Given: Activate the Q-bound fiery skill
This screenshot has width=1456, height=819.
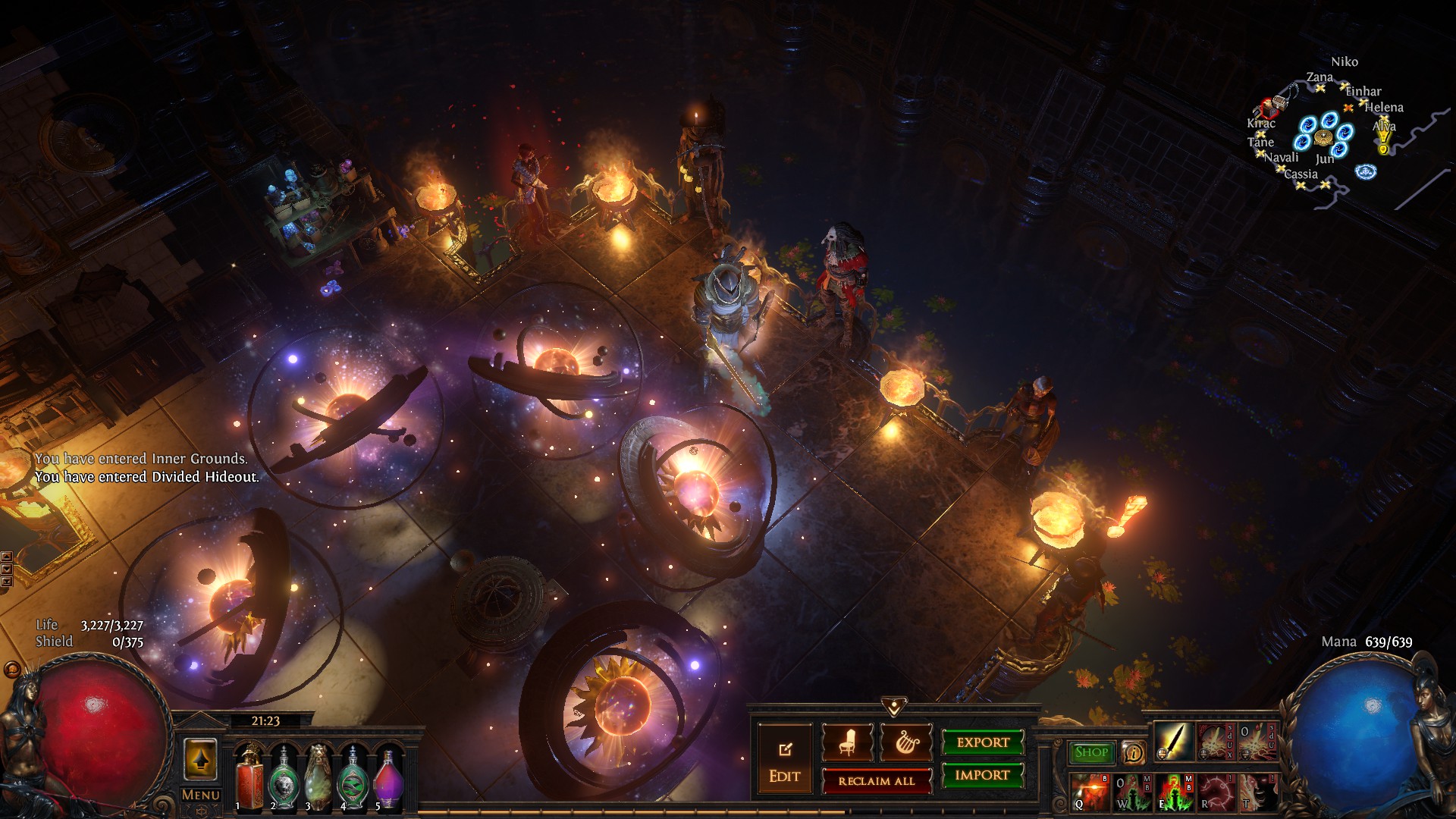Looking at the screenshot, I should [1089, 792].
